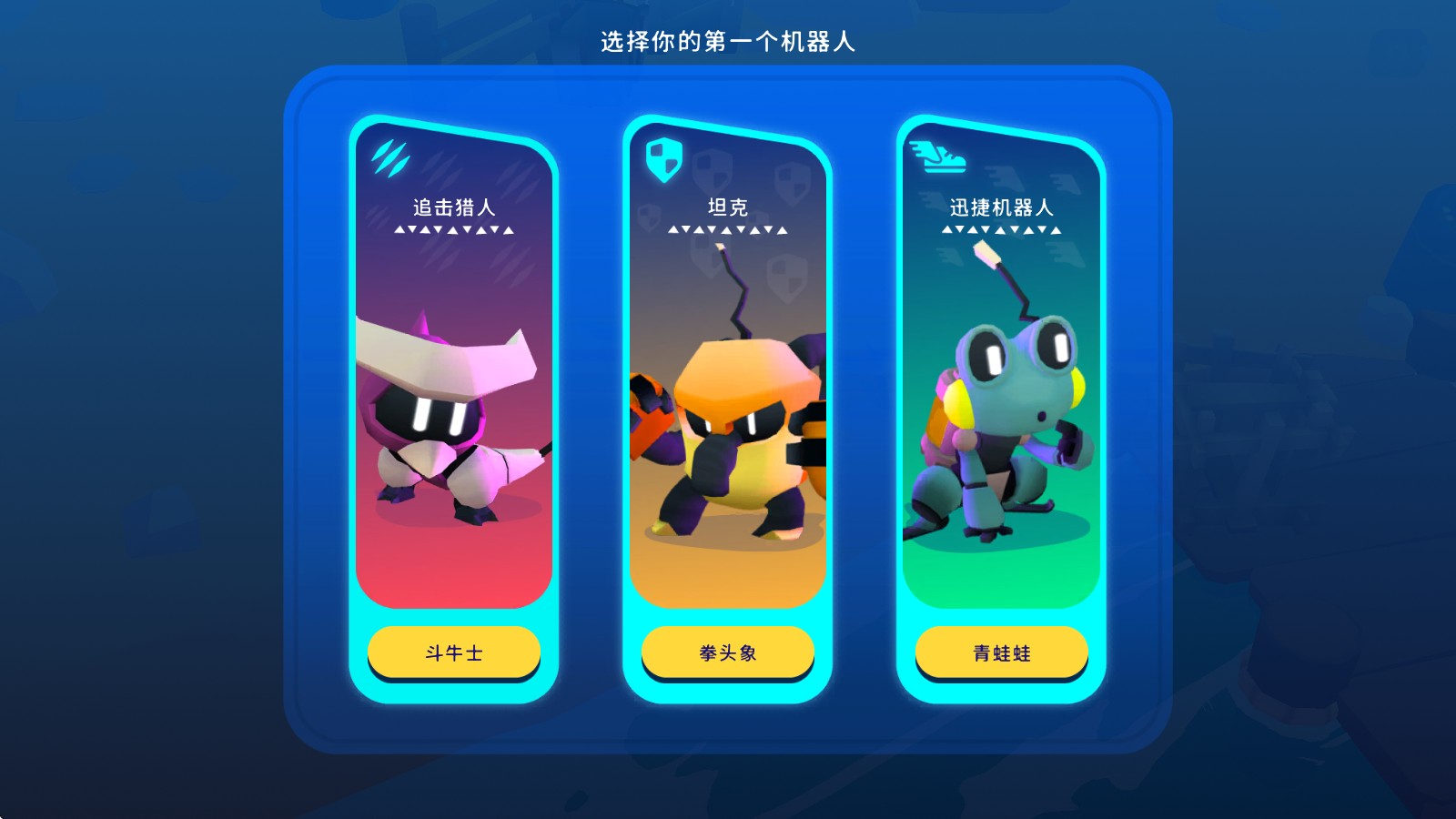Click the 追击猎人 class name label
This screenshot has height=819, width=1456.
(452, 205)
